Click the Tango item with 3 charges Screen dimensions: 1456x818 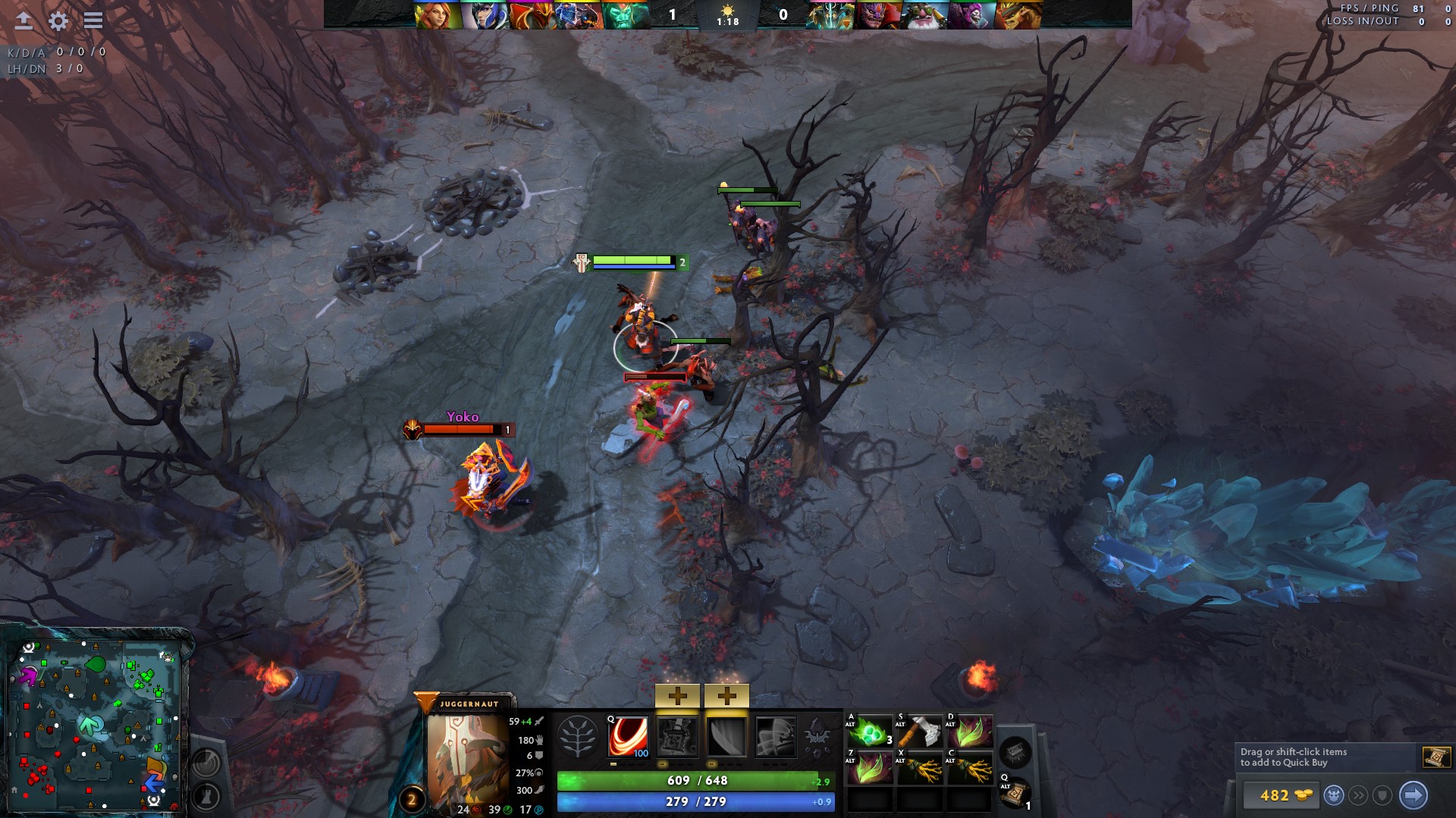871,731
